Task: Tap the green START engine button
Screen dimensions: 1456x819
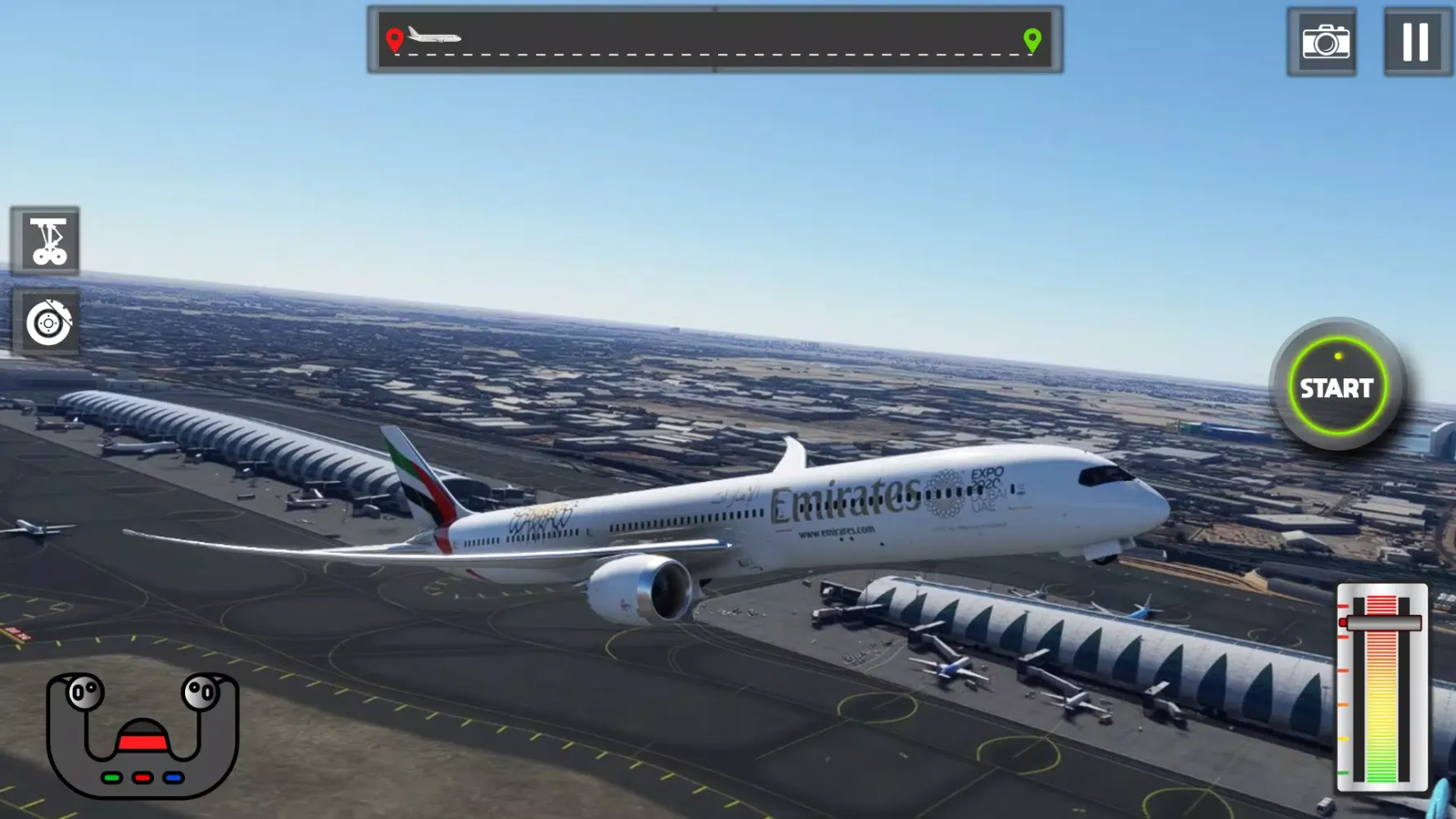Action: pyautogui.click(x=1336, y=387)
